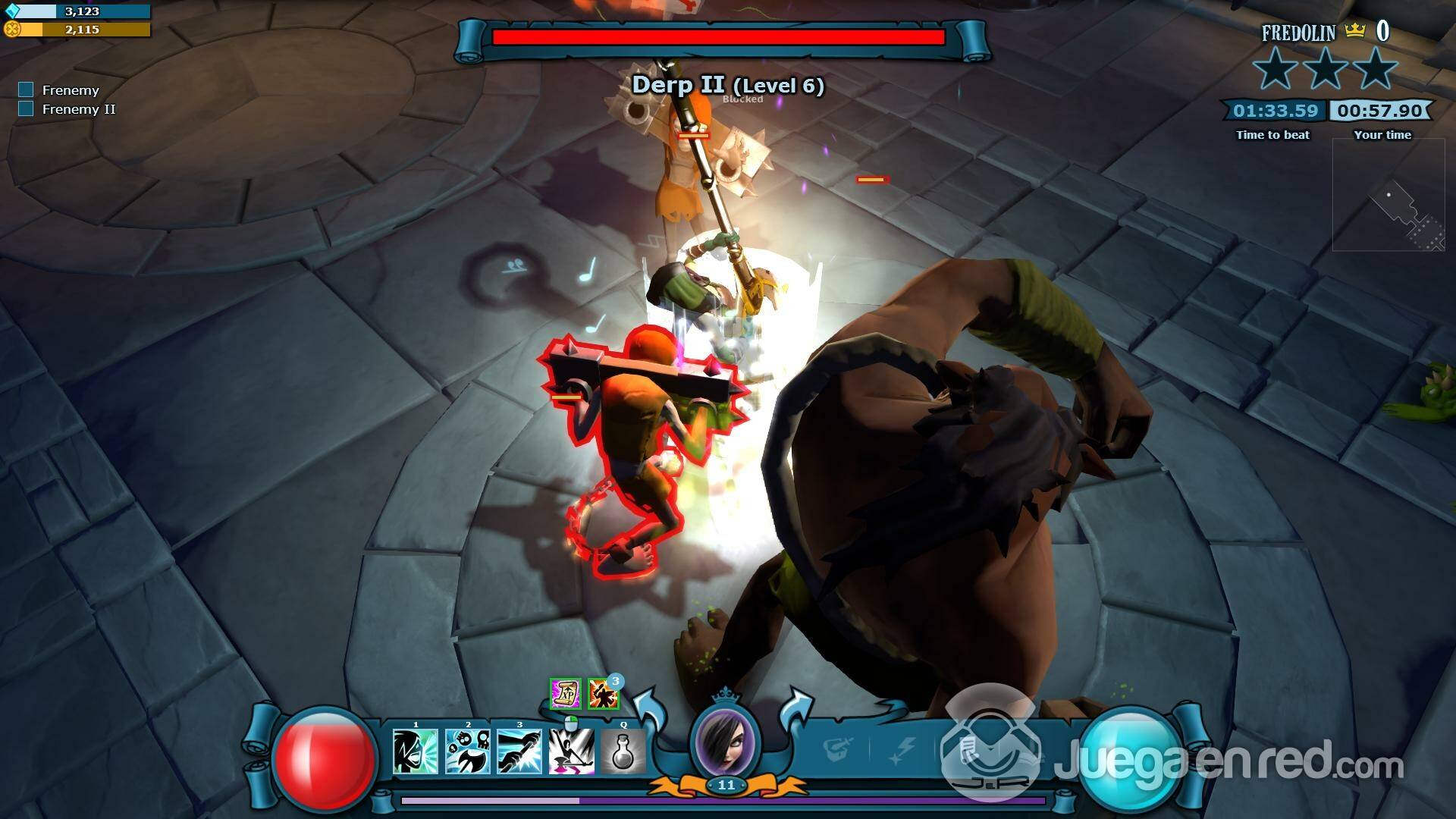Open the dungeon minimap
Screen dimensions: 1456x819
pos(1389,195)
